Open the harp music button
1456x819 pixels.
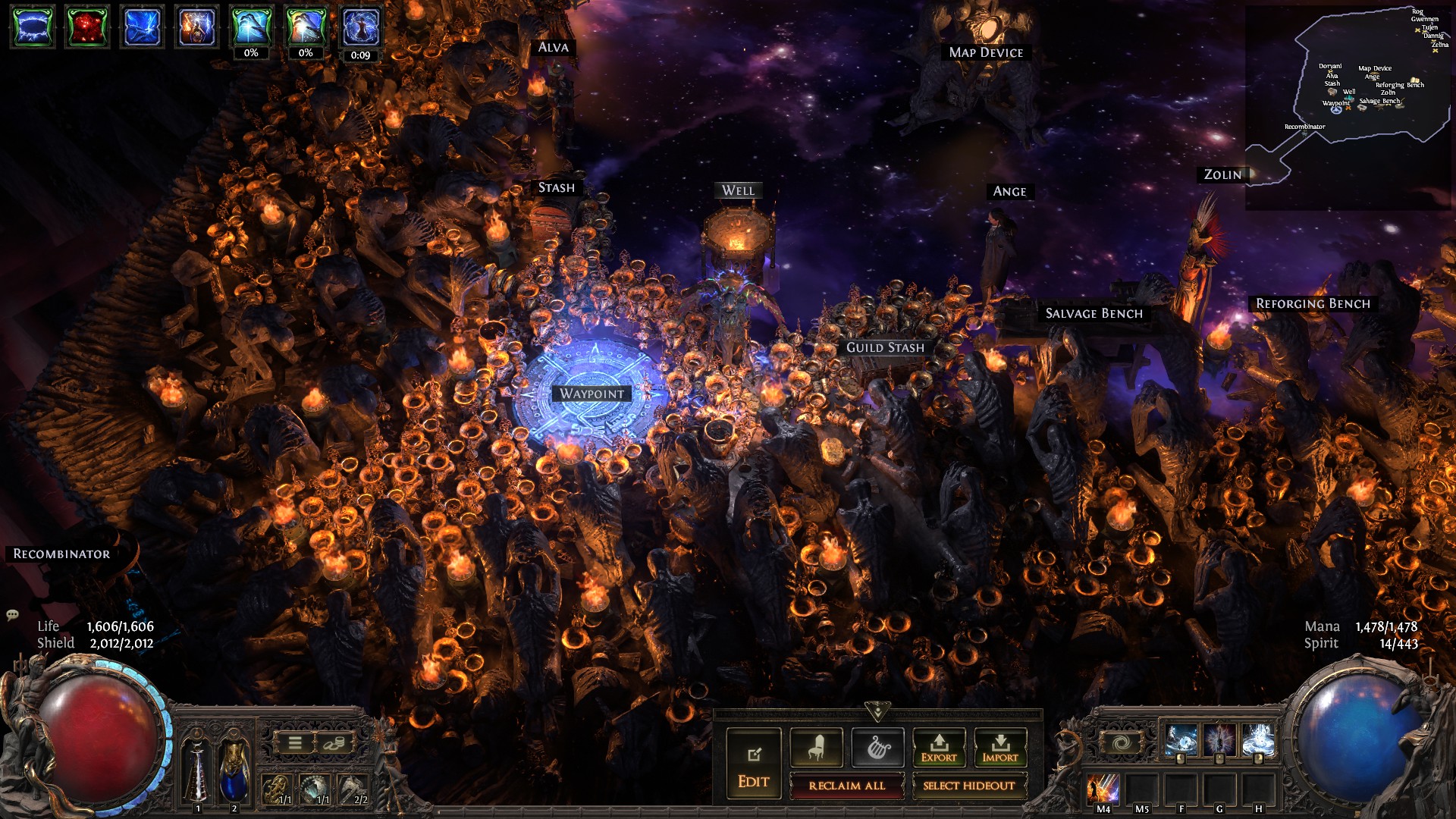click(x=877, y=748)
